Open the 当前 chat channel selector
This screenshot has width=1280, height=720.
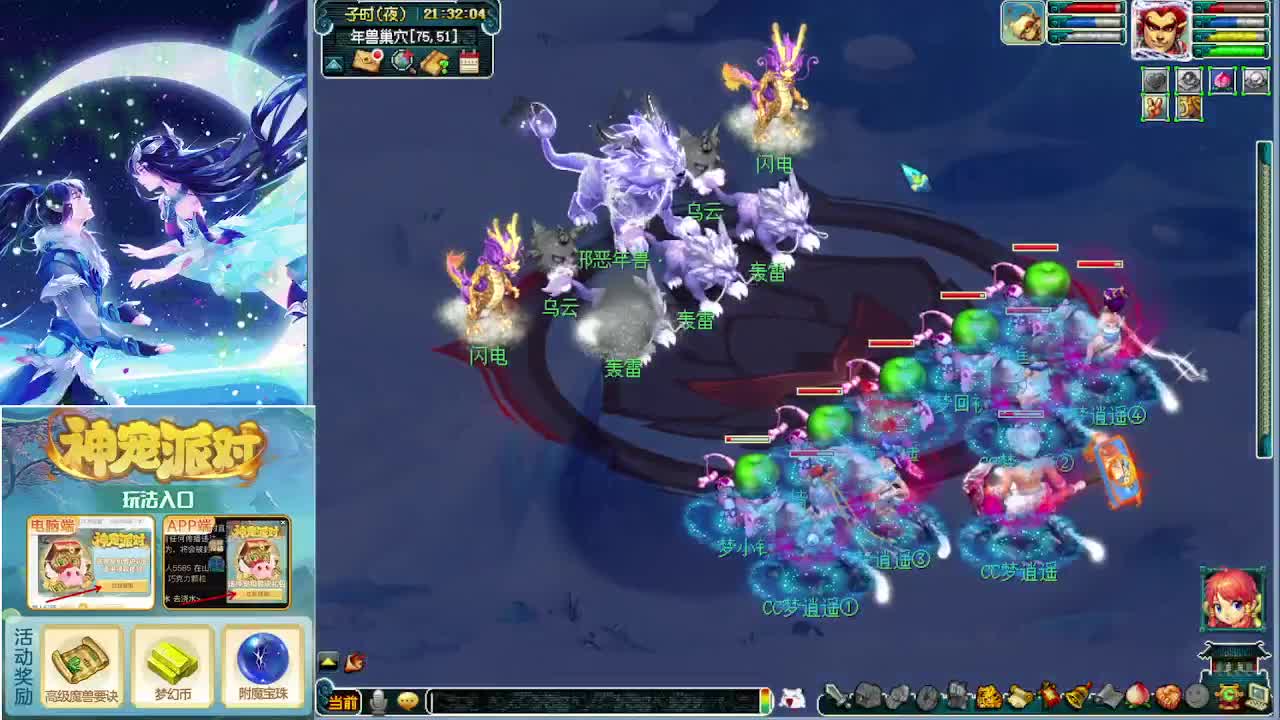(x=344, y=699)
